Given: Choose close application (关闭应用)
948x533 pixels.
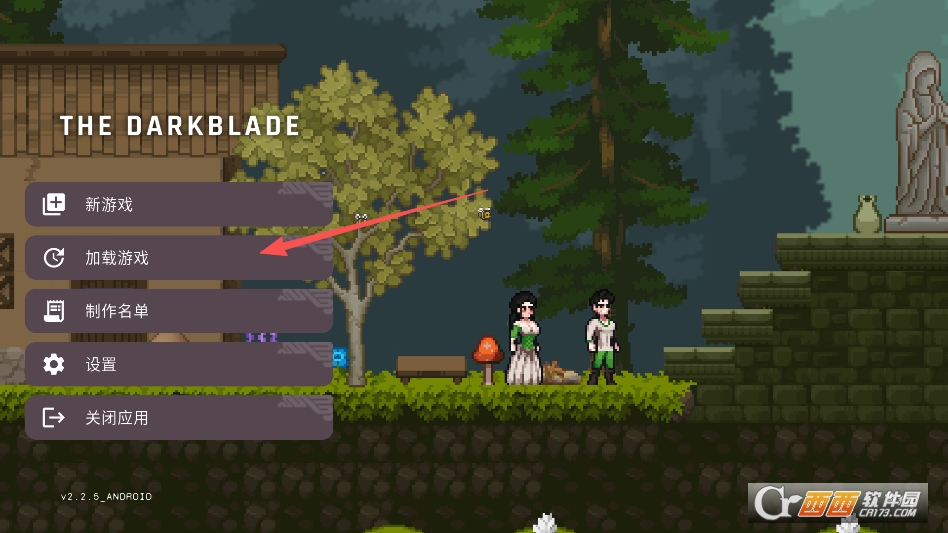Looking at the screenshot, I should pos(178,418).
